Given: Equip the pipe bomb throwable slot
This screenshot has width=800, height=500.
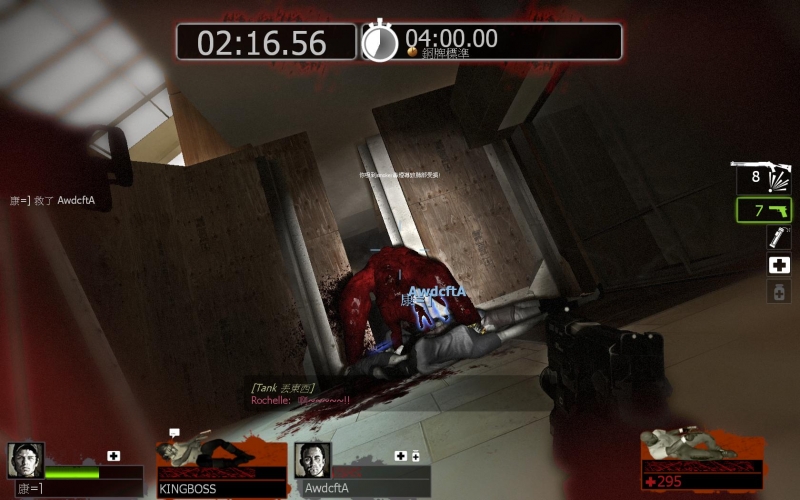Looking at the screenshot, I should [x=778, y=238].
